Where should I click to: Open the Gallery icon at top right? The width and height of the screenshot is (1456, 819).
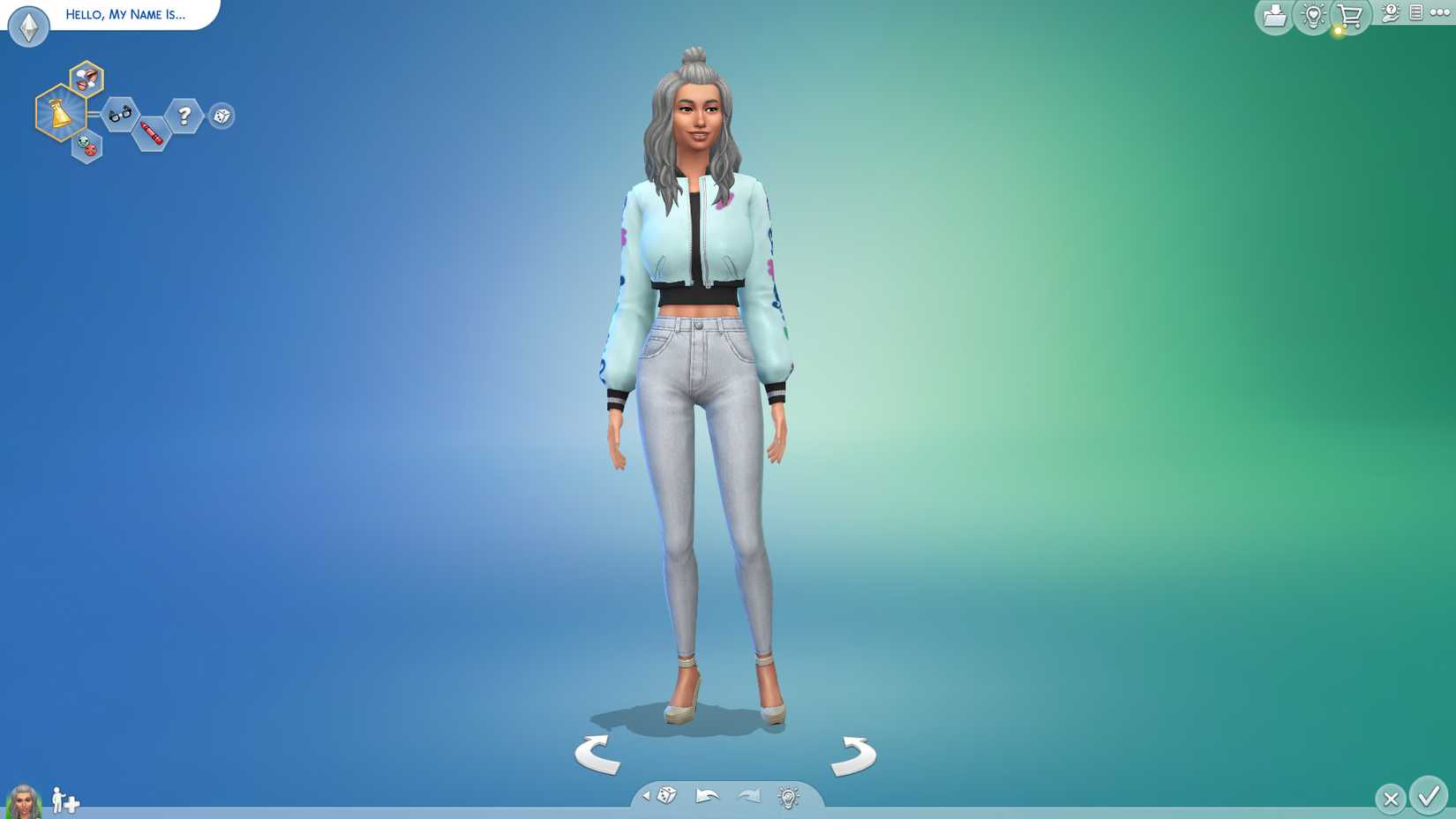click(1273, 15)
